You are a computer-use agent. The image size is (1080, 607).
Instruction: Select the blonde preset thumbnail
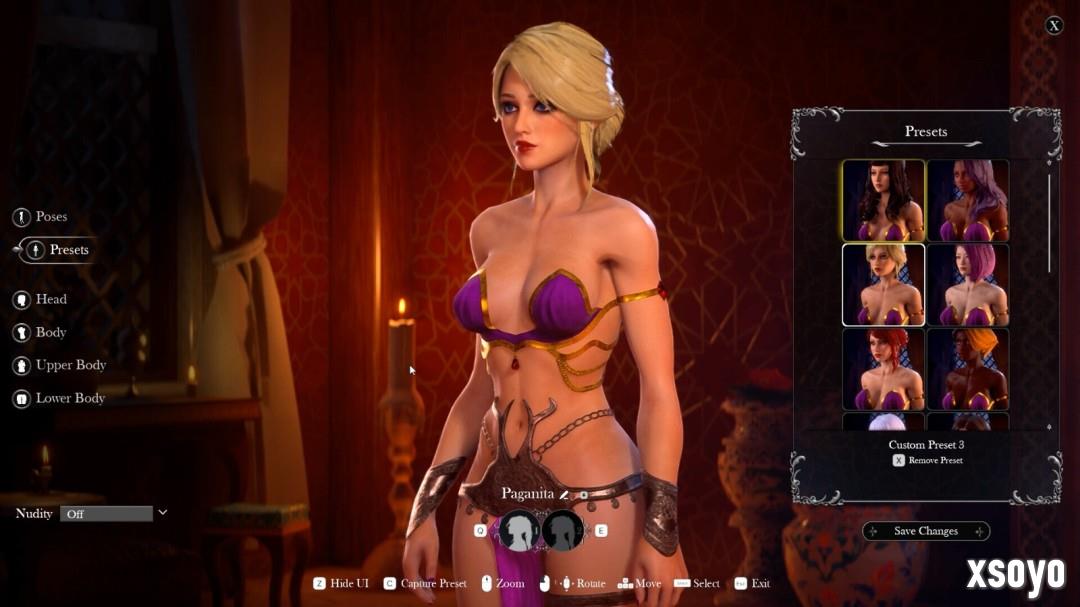[x=883, y=285]
